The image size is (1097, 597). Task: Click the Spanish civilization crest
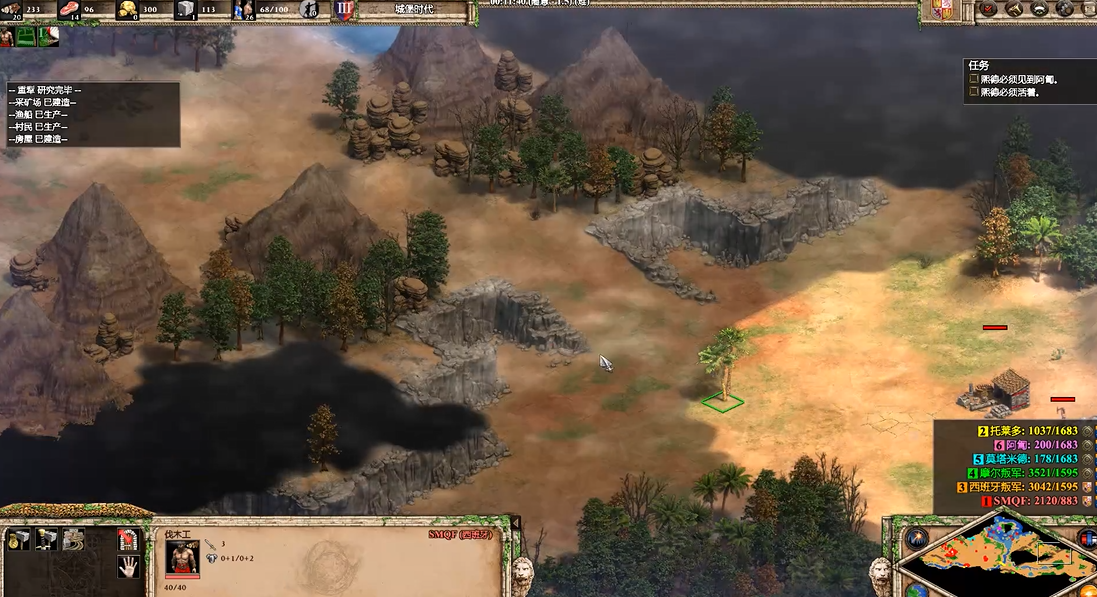click(941, 10)
